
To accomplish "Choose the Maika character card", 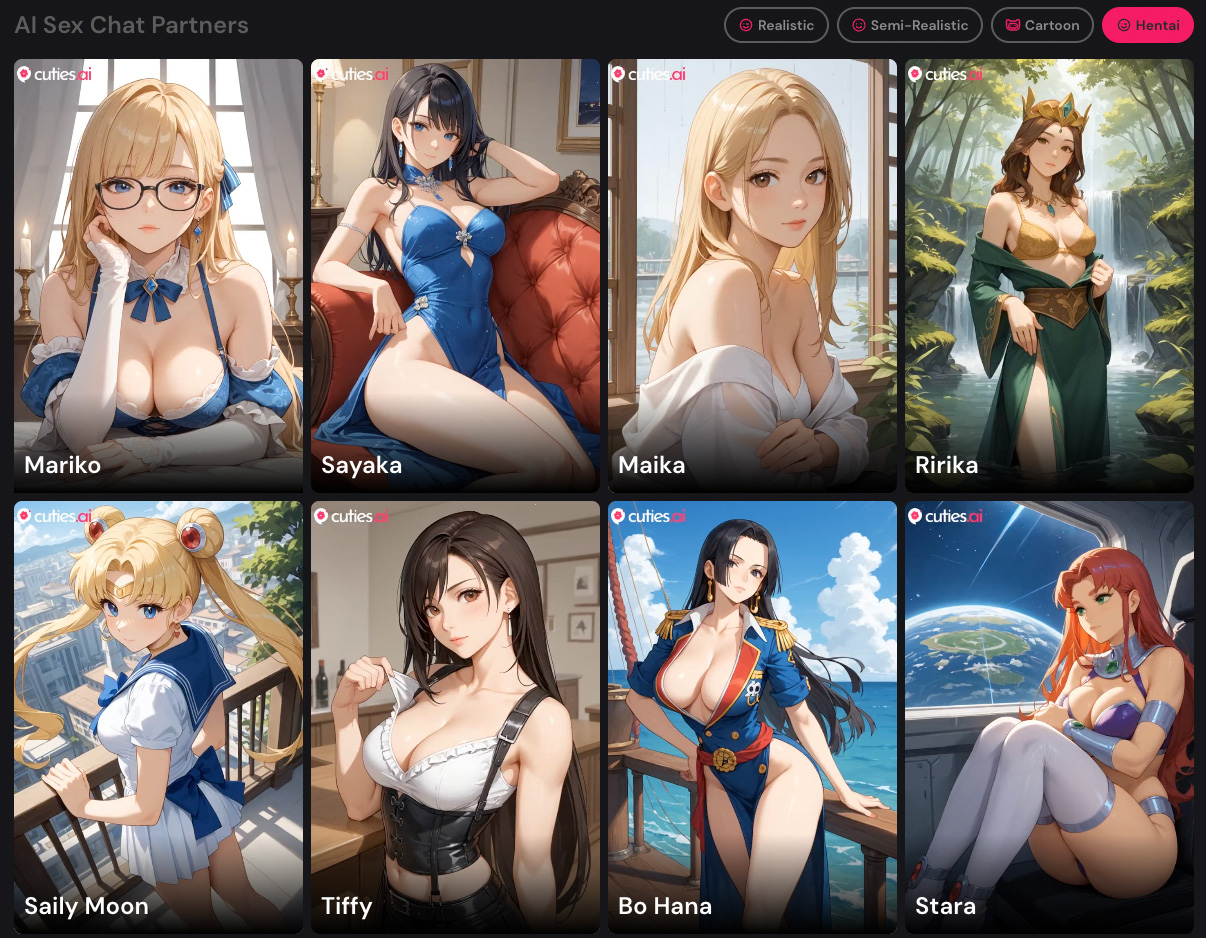I will (x=752, y=275).
